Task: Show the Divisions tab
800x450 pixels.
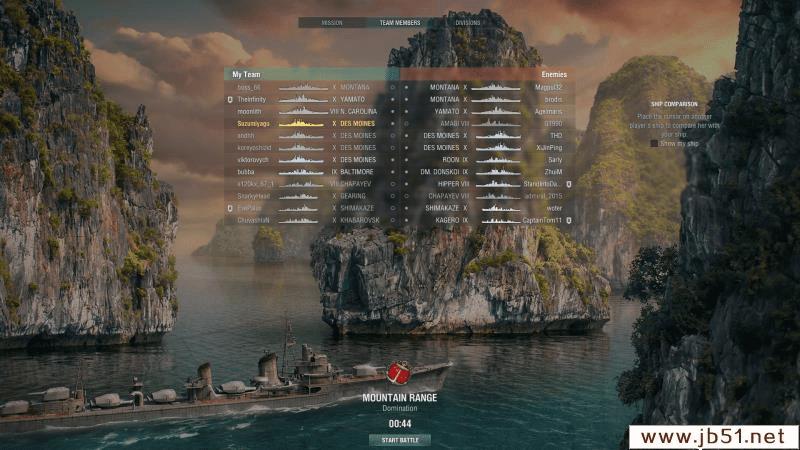Action: [x=467, y=22]
